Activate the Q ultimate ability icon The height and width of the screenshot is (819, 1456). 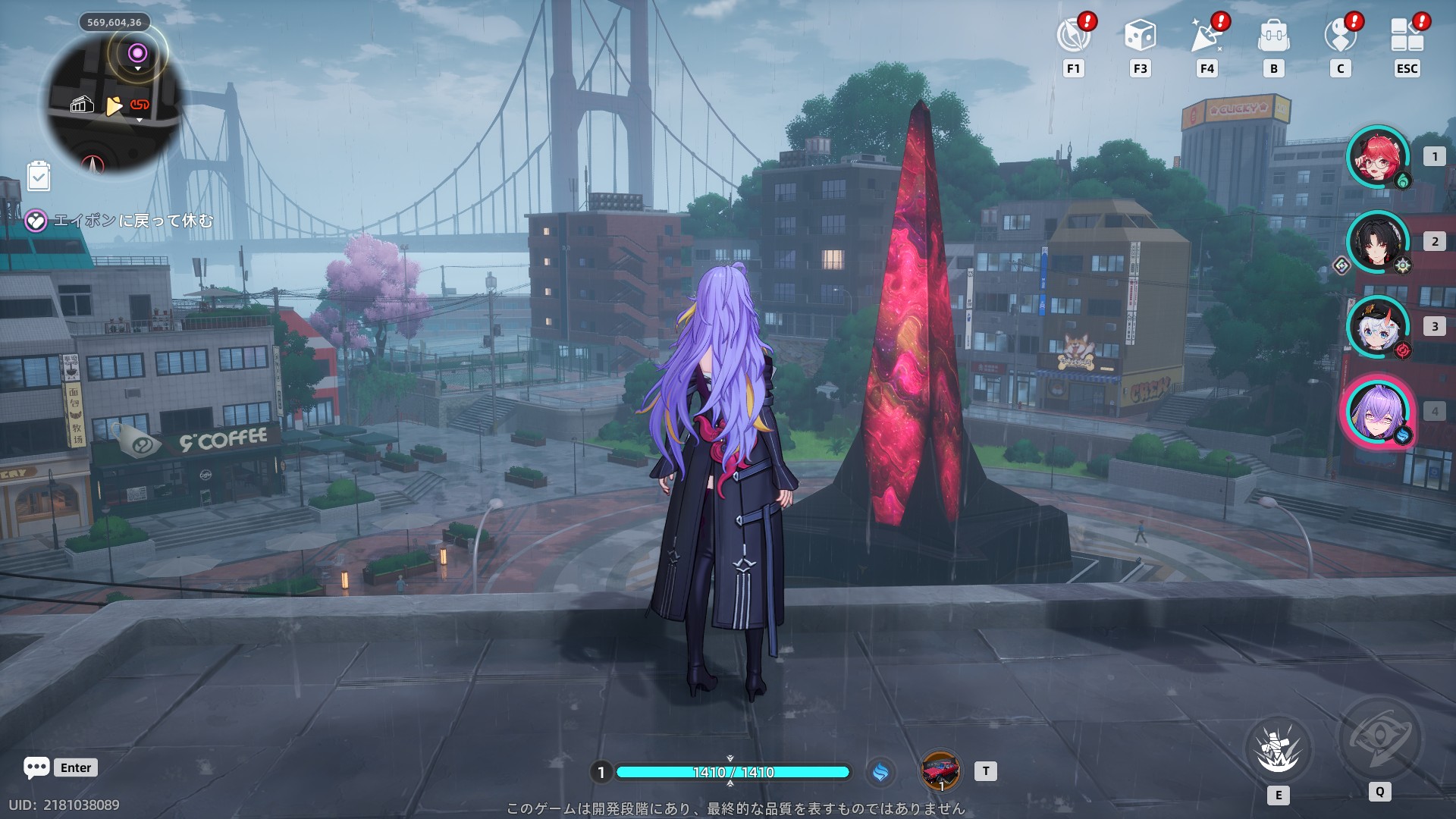point(1379,739)
